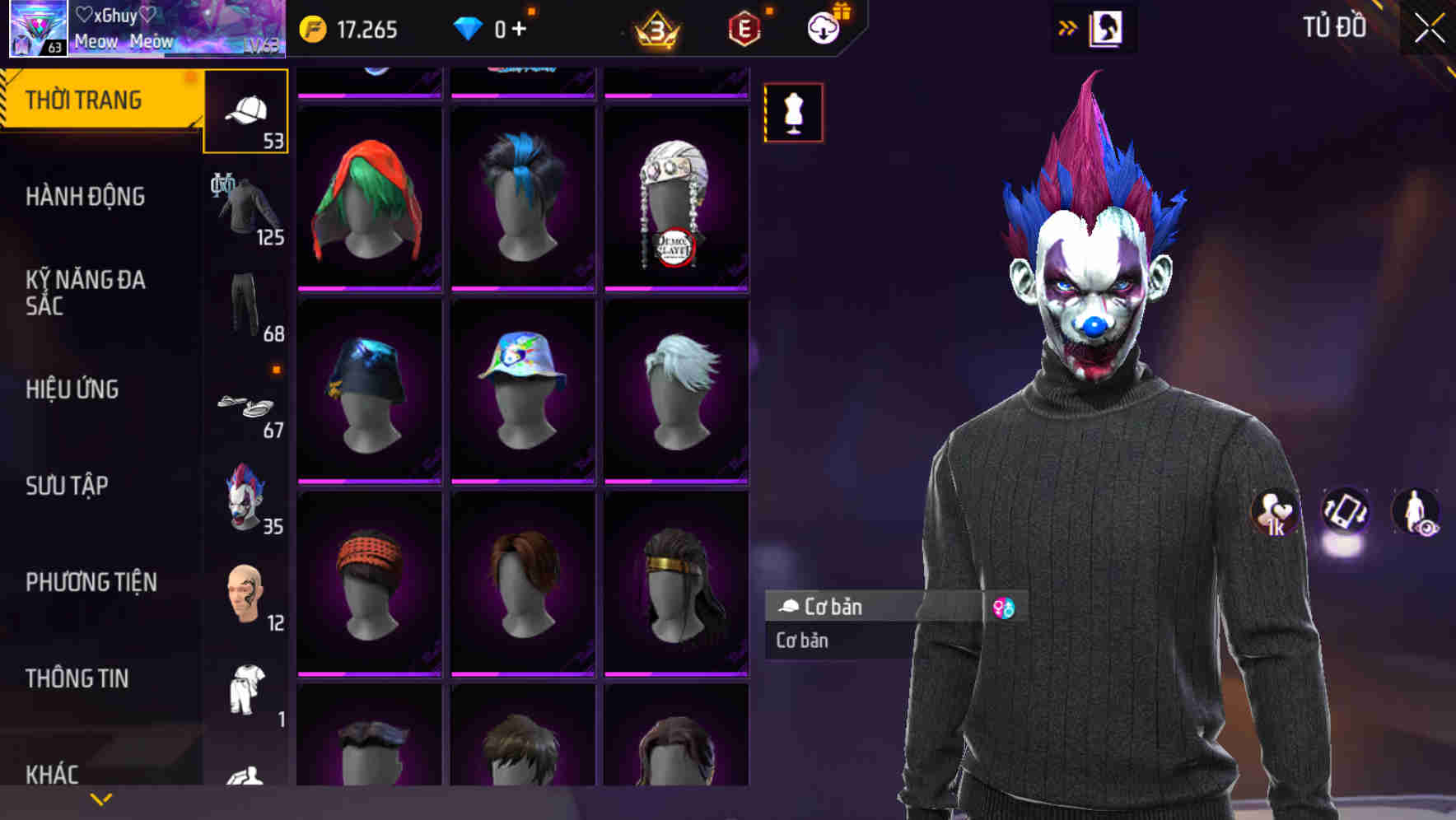Viewport: 1456px width, 820px height.
Task: Open the jacket category with 125 items
Action: (245, 206)
